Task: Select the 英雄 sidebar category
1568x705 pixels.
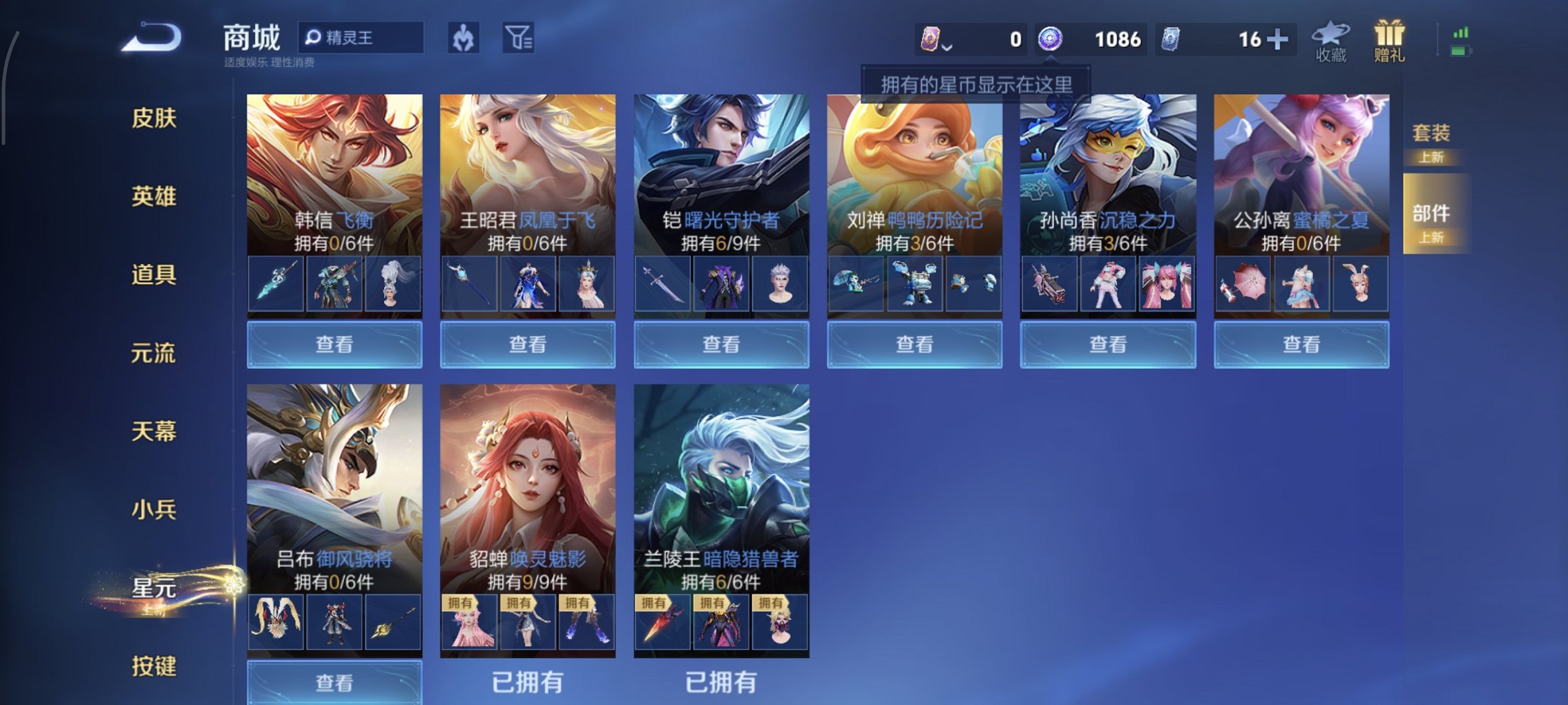Action: point(155,197)
